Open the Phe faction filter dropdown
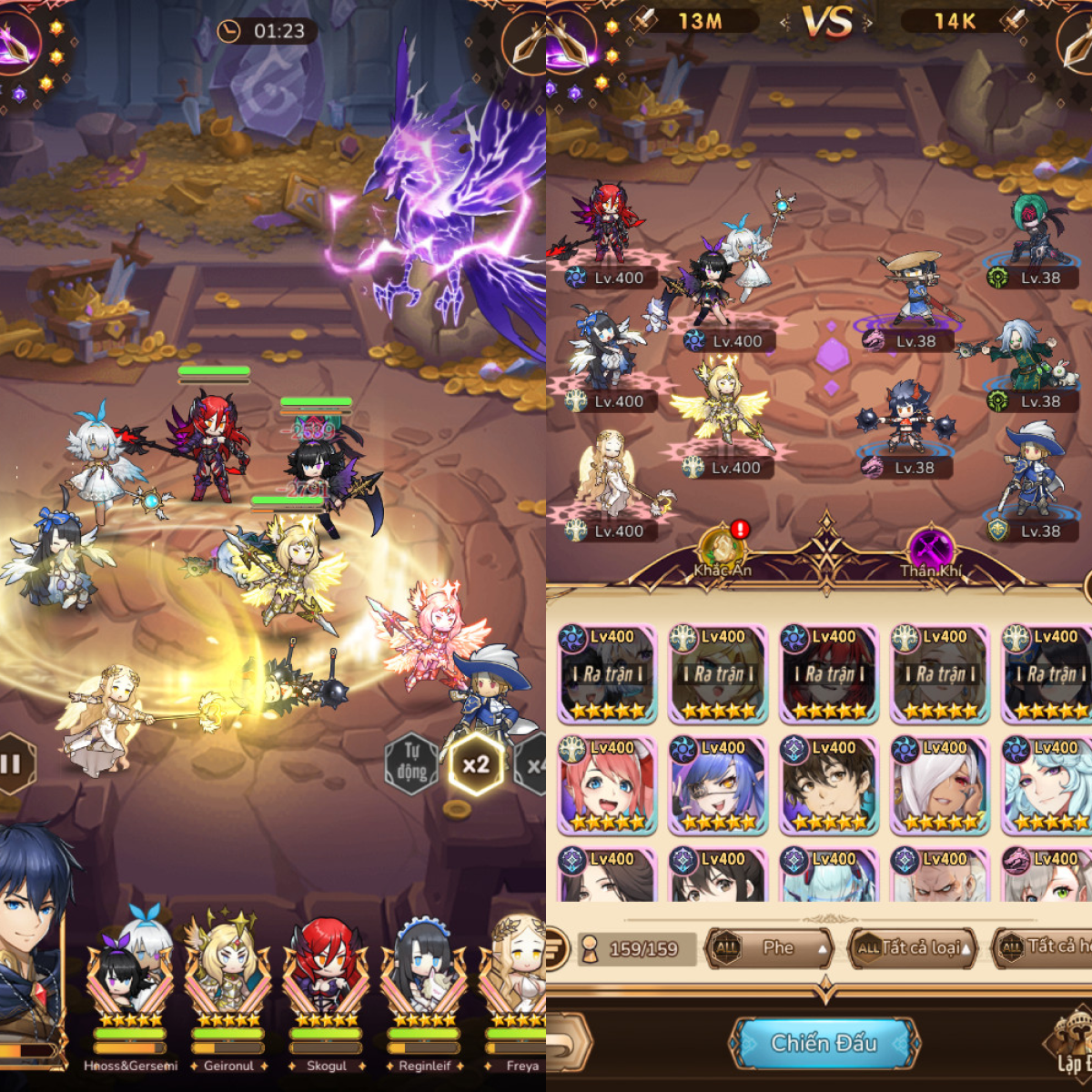Image resolution: width=1092 pixels, height=1092 pixels. pos(770,948)
